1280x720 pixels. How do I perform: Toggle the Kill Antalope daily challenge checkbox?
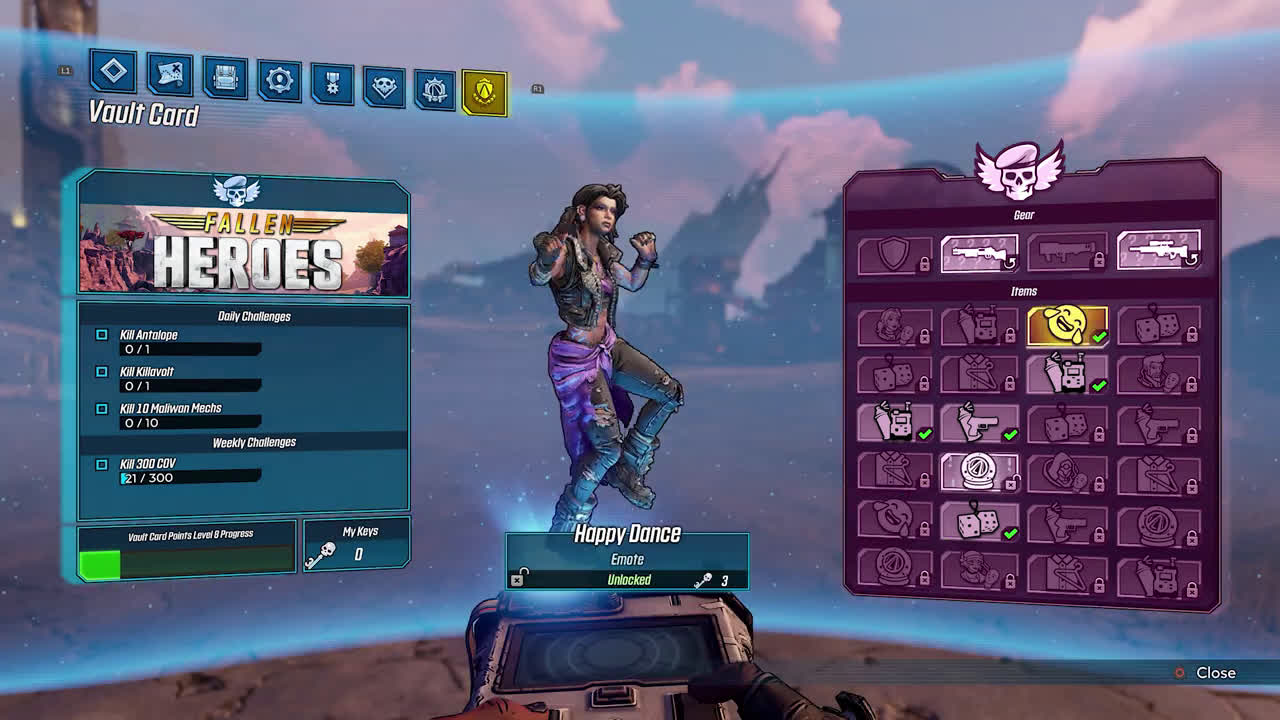point(100,335)
